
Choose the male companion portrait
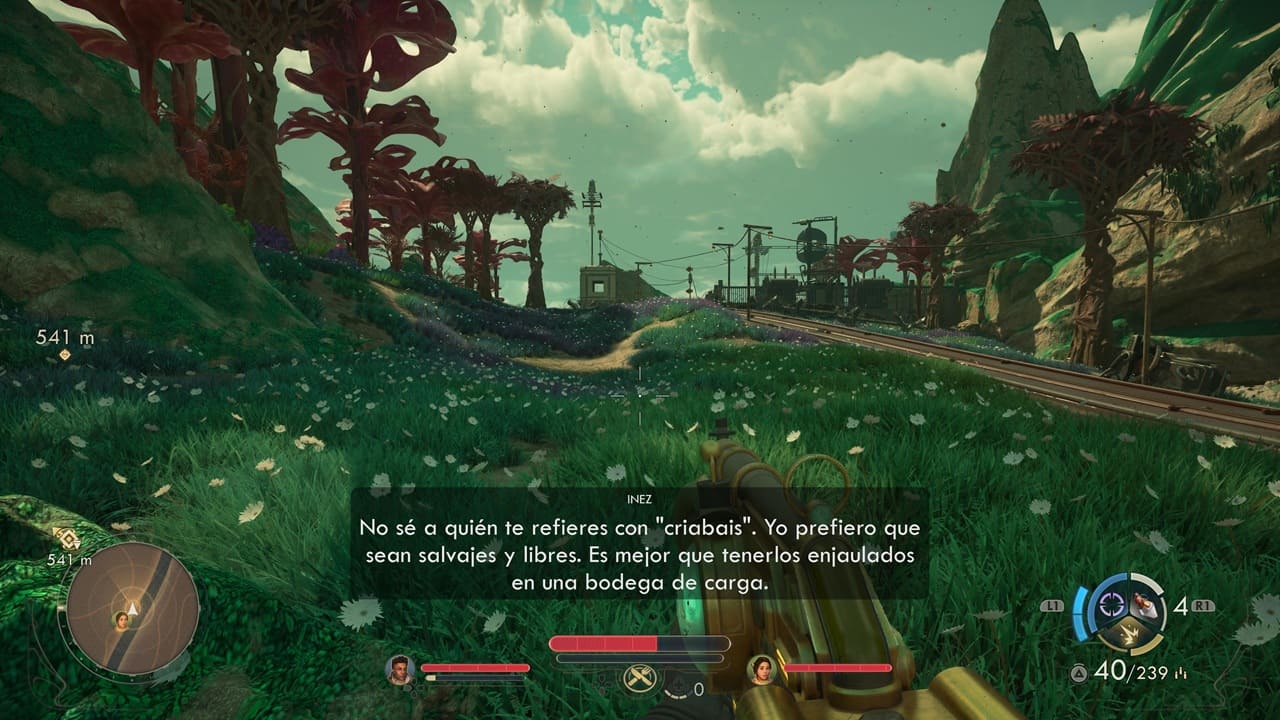(x=400, y=669)
